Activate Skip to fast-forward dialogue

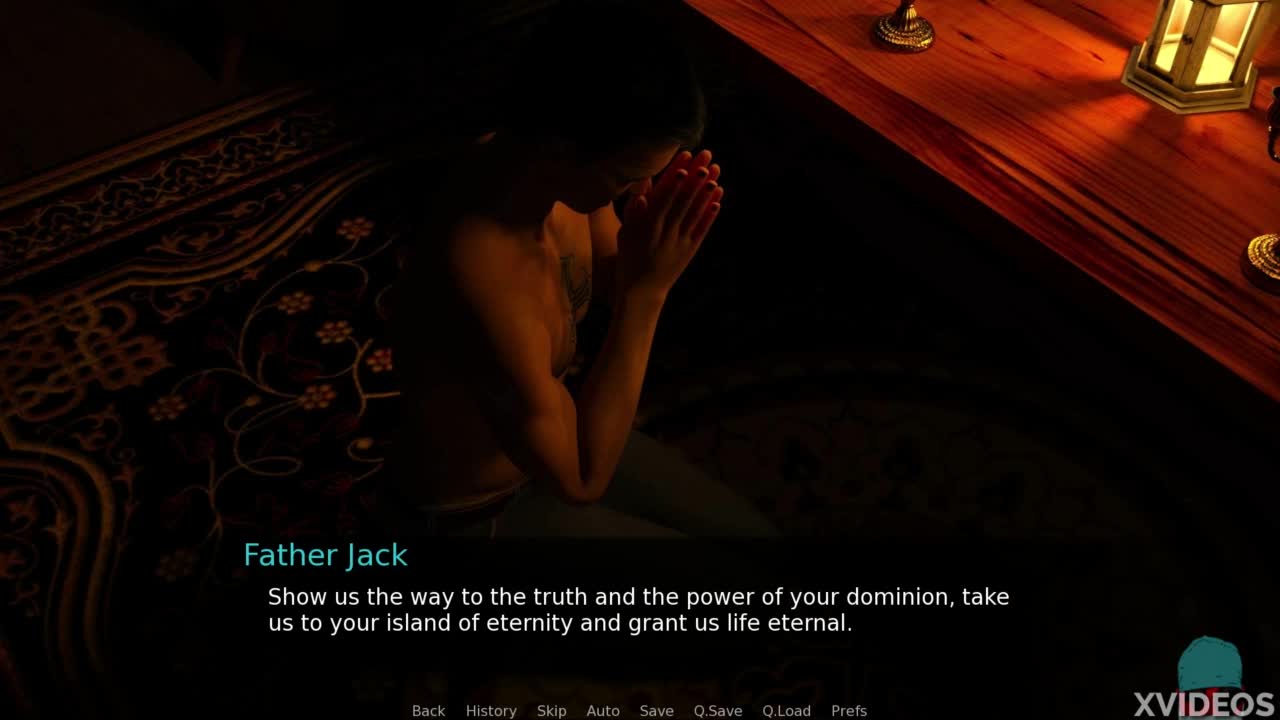click(551, 711)
